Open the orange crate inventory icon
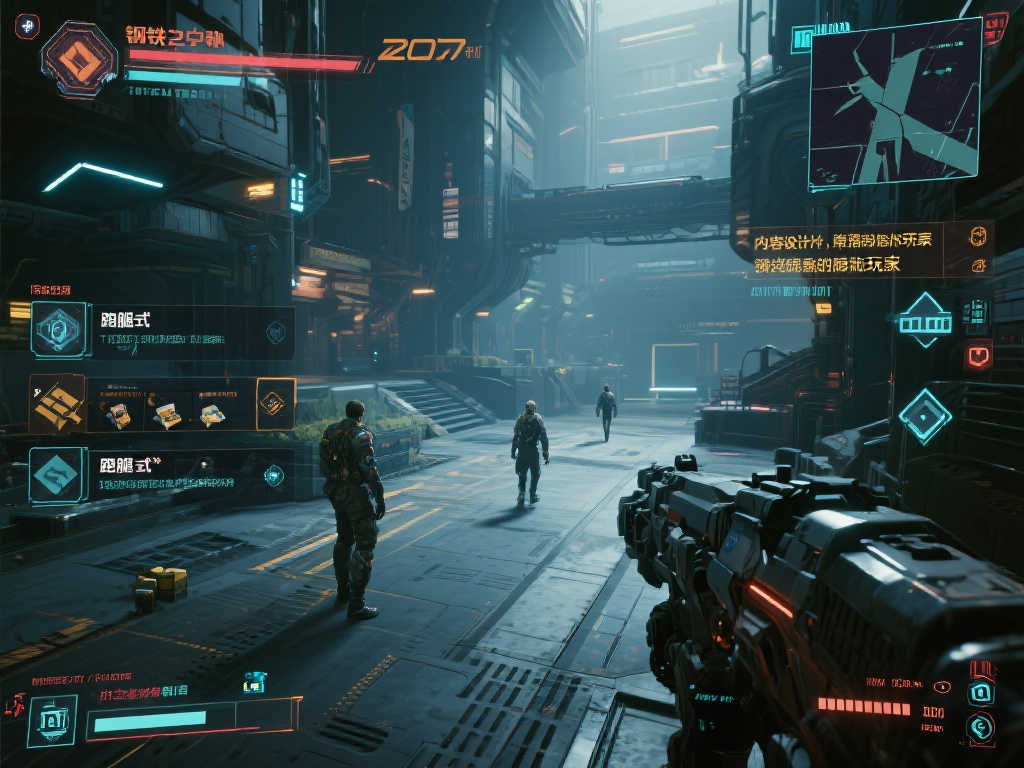The width and height of the screenshot is (1024, 768). (57, 403)
